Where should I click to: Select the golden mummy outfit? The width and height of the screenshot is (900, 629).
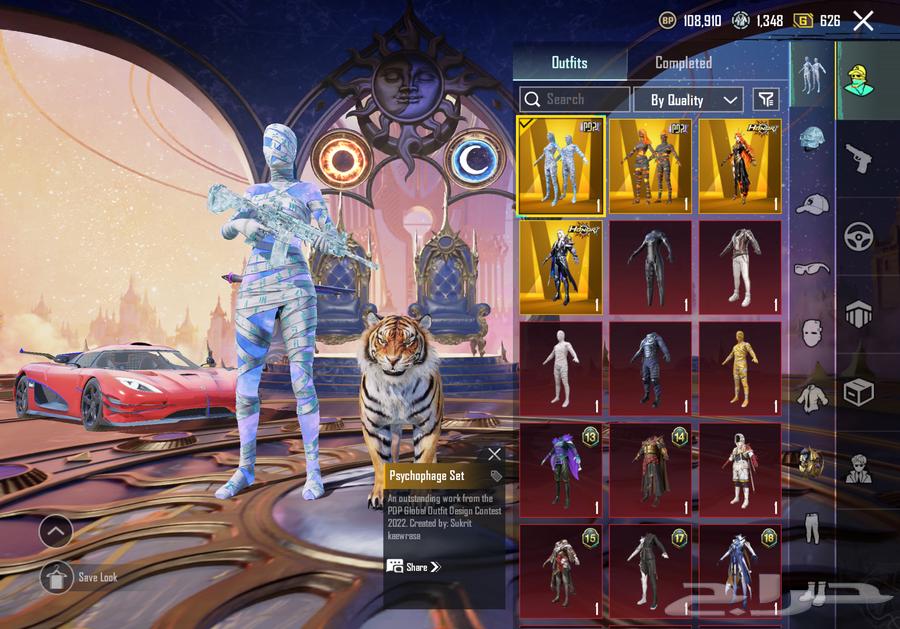740,368
